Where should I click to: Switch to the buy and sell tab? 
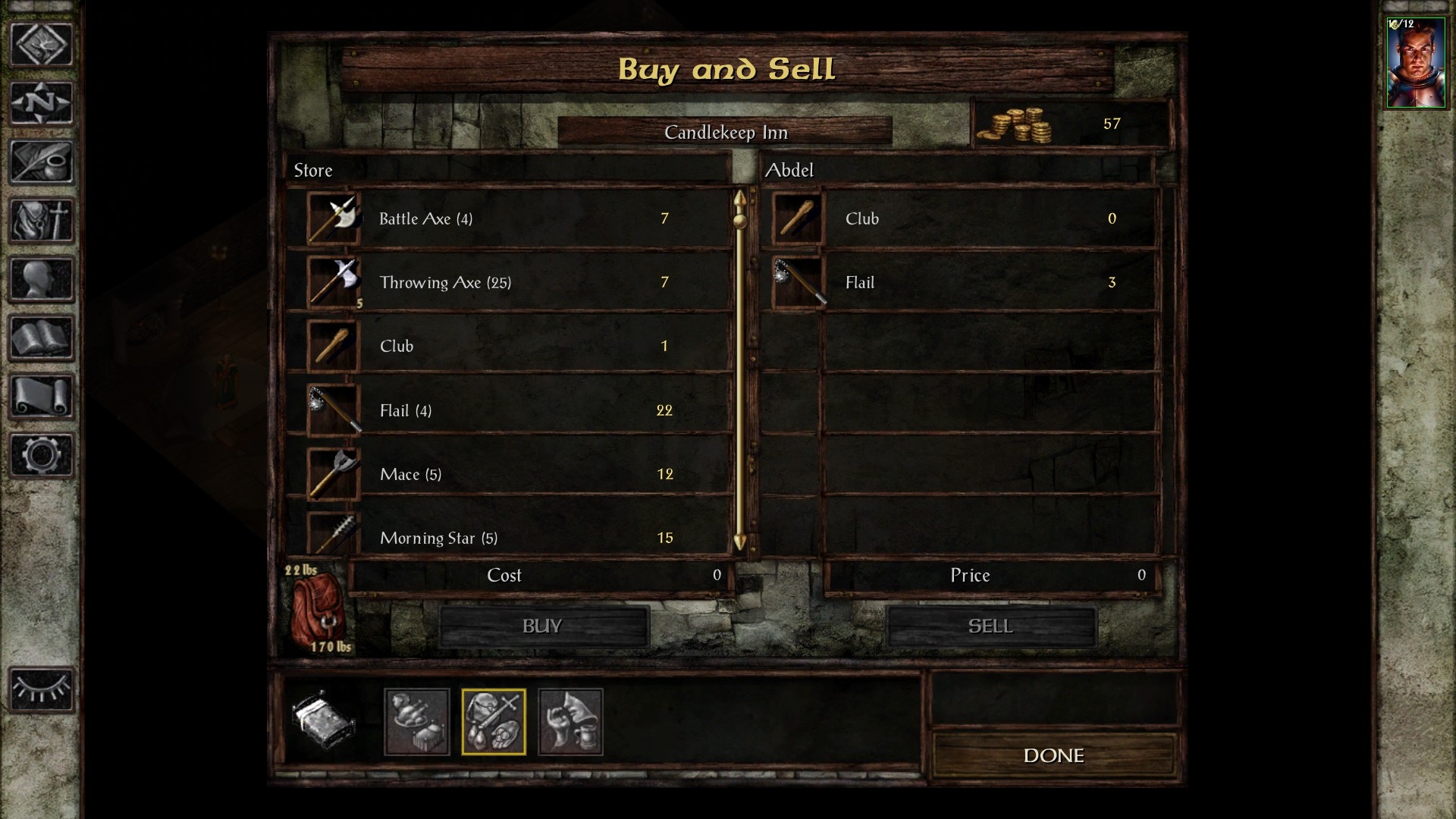tap(493, 722)
